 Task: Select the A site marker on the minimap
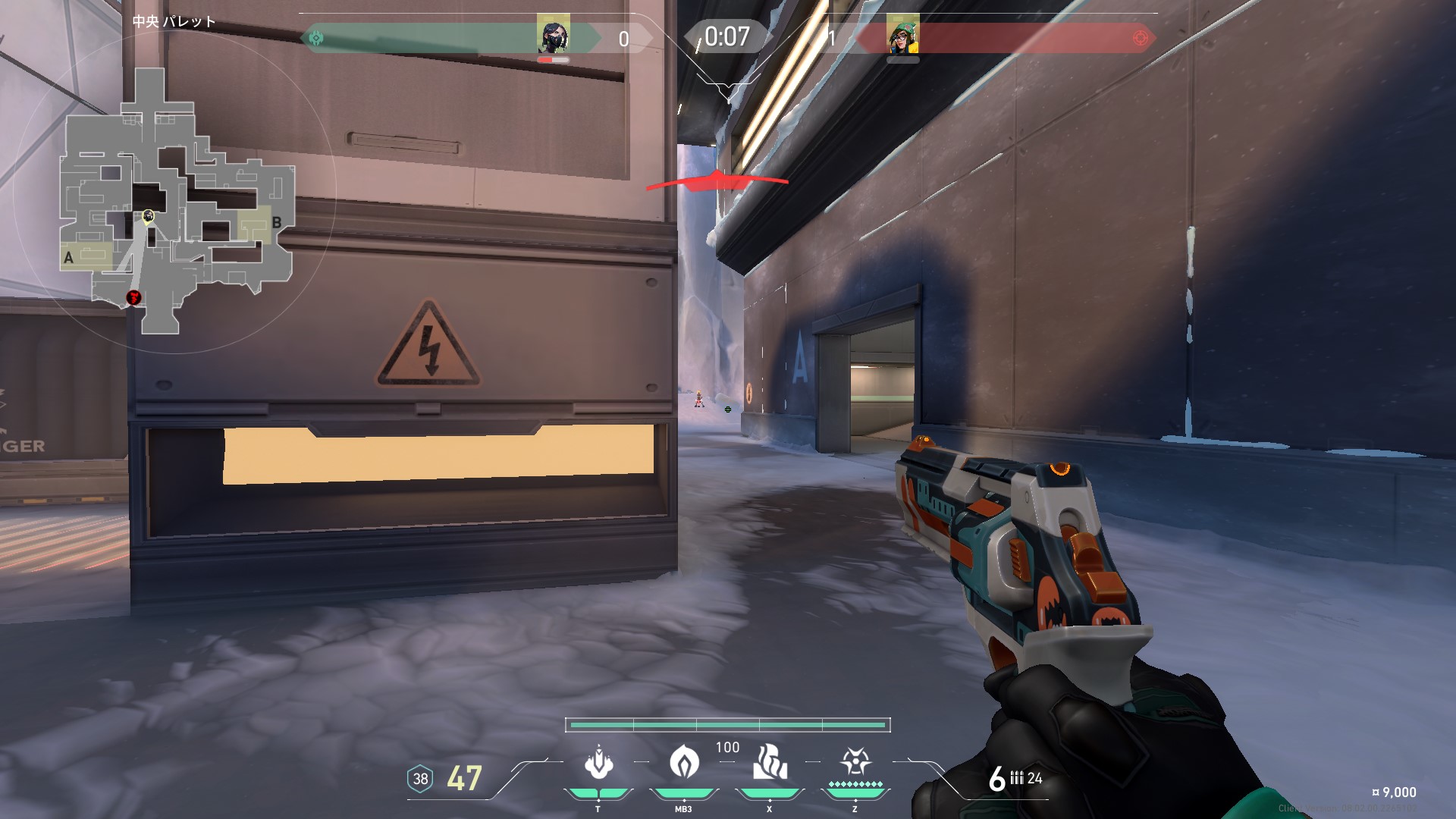pos(68,258)
